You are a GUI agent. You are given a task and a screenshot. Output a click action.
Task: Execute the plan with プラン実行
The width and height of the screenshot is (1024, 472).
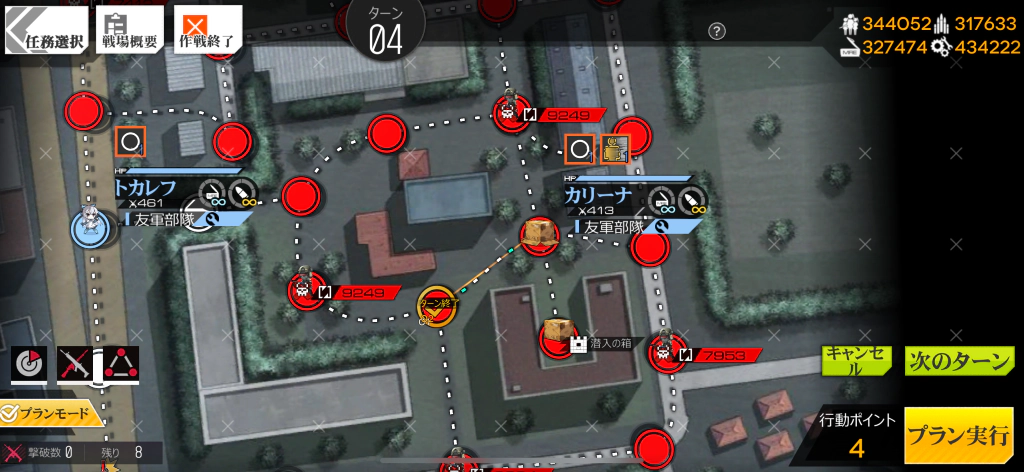coord(958,436)
